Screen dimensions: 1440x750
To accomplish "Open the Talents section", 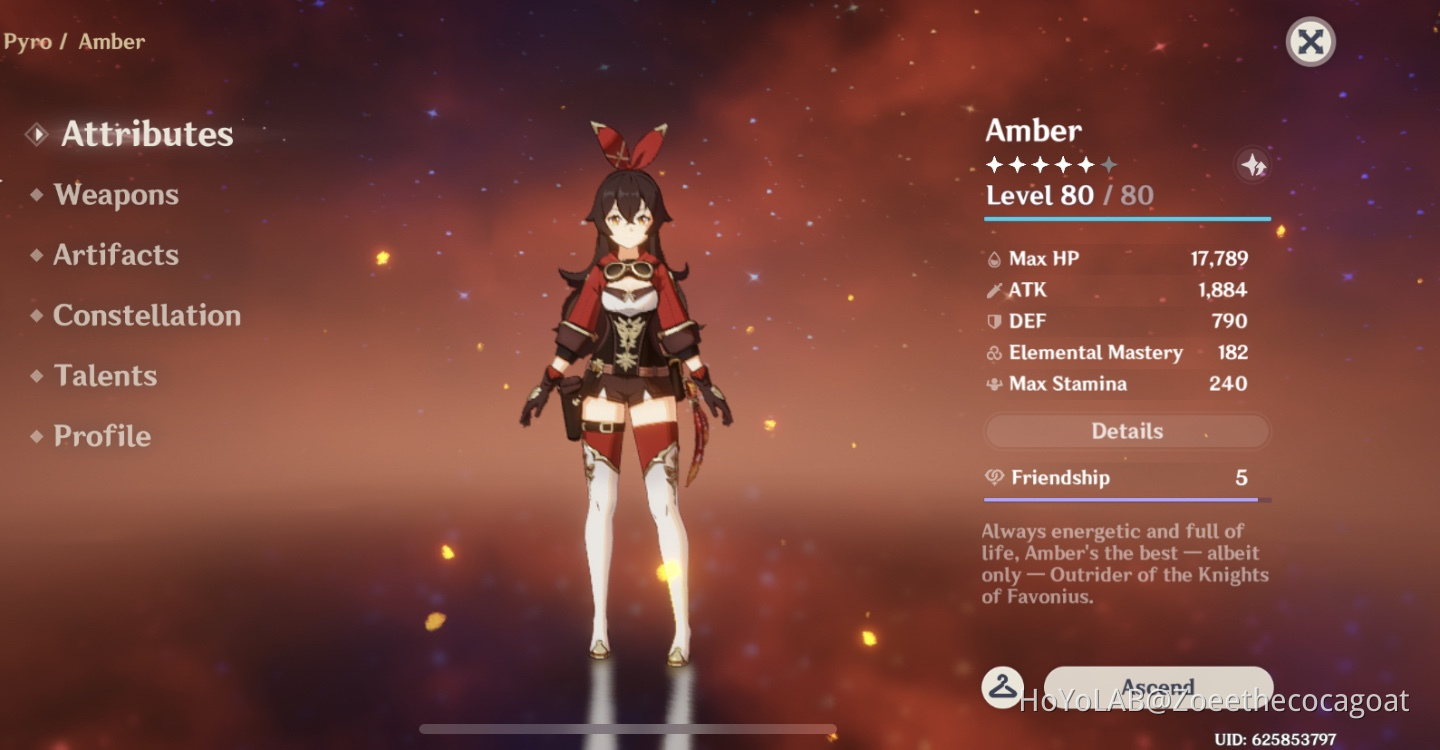I will 105,375.
